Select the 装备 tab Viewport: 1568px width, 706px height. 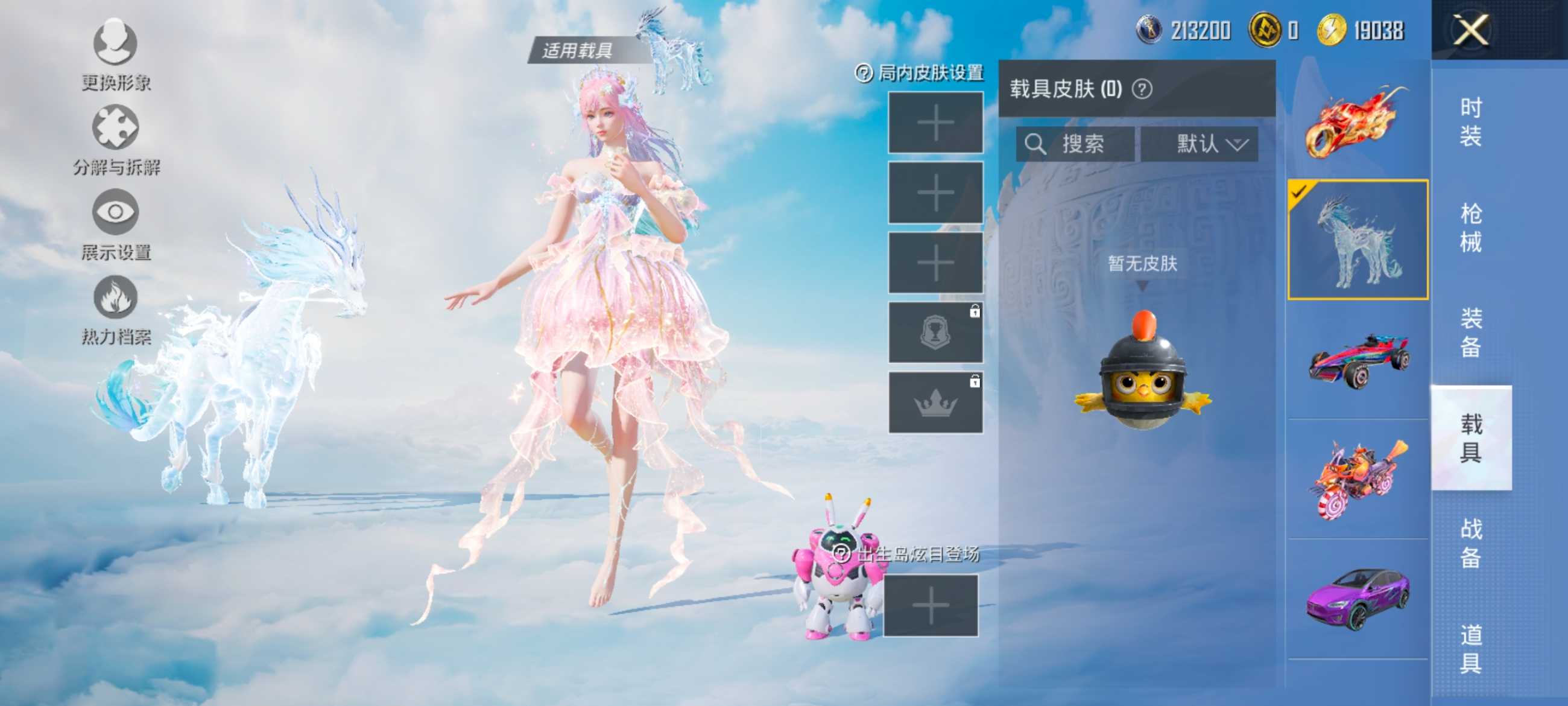tap(1470, 332)
